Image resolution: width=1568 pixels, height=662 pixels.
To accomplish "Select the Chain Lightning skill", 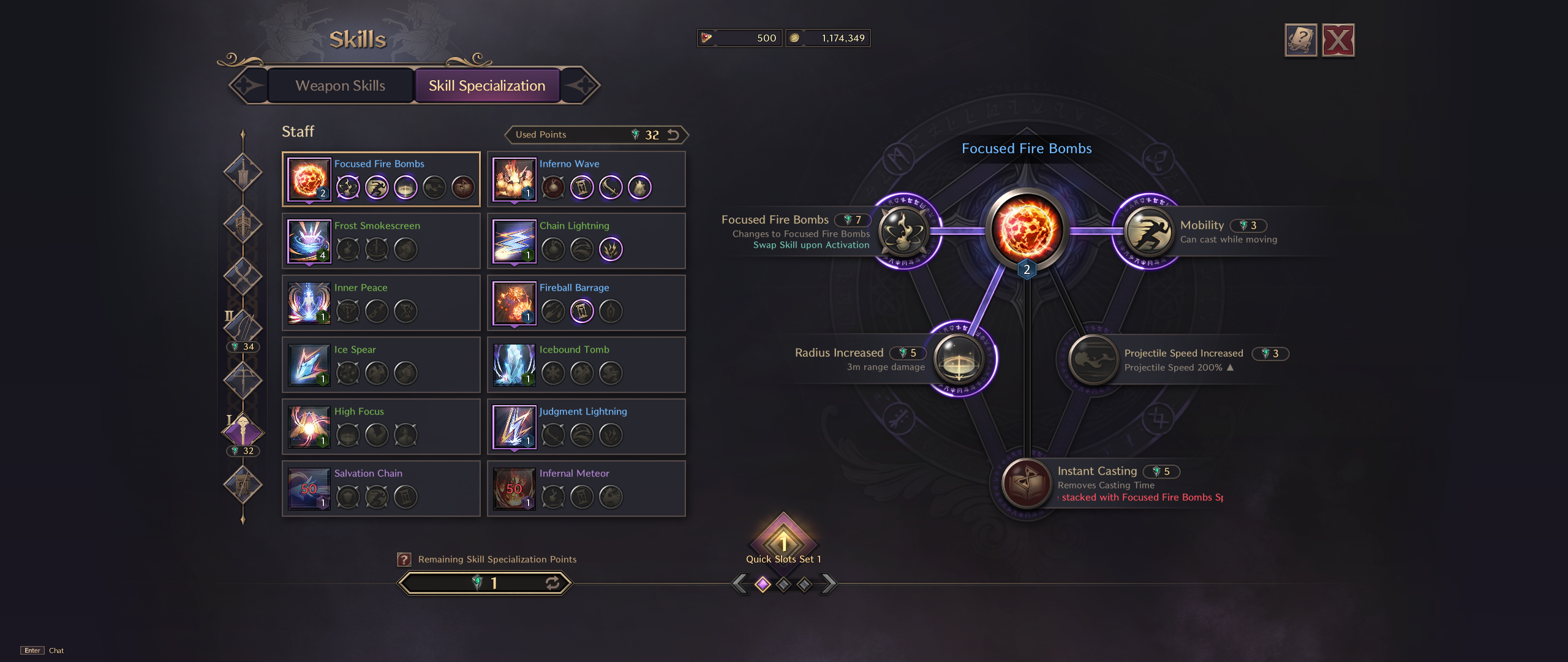I will (514, 242).
